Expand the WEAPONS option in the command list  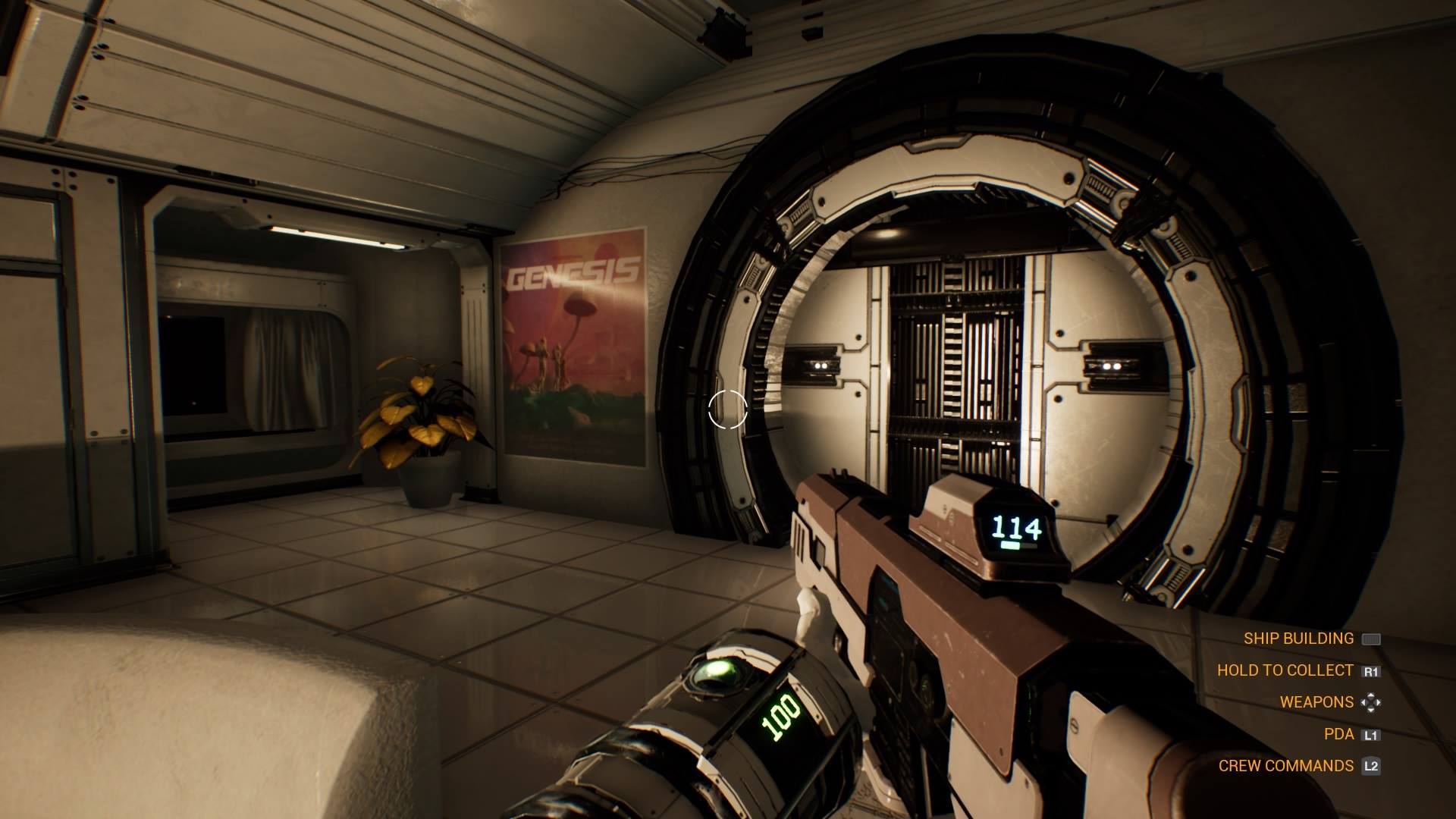[1316, 702]
